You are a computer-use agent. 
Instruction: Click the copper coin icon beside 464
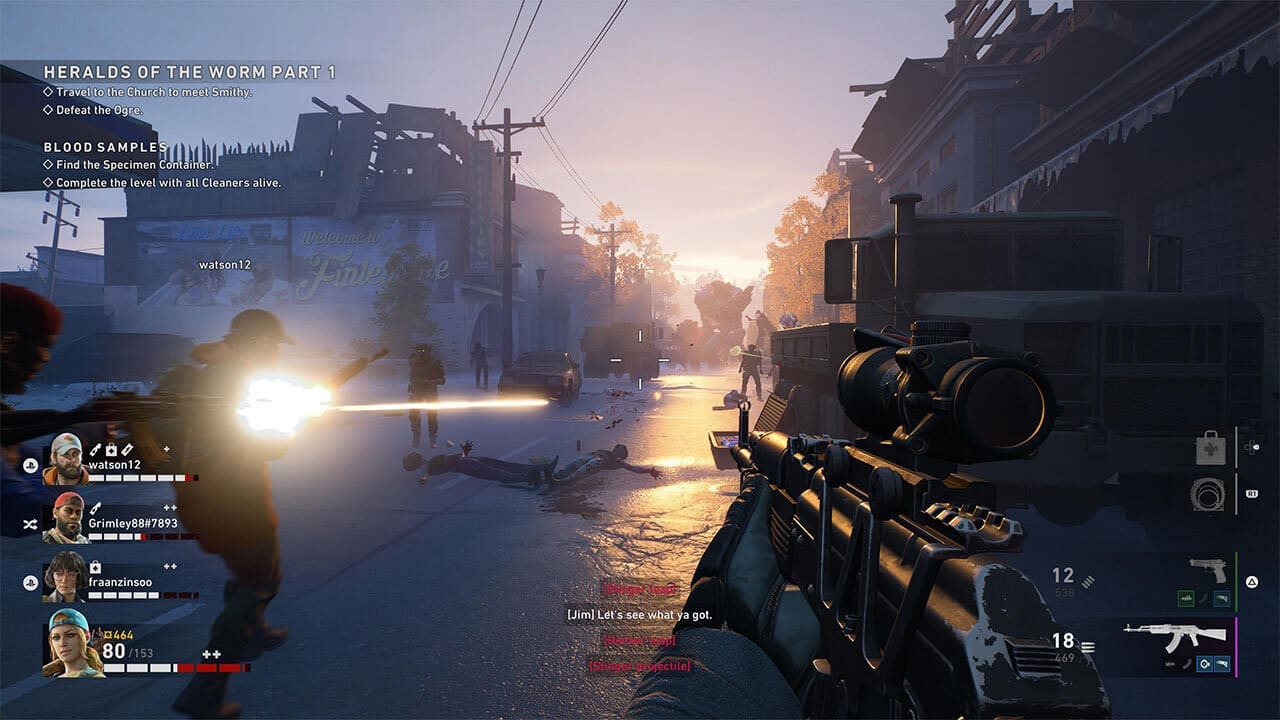109,634
